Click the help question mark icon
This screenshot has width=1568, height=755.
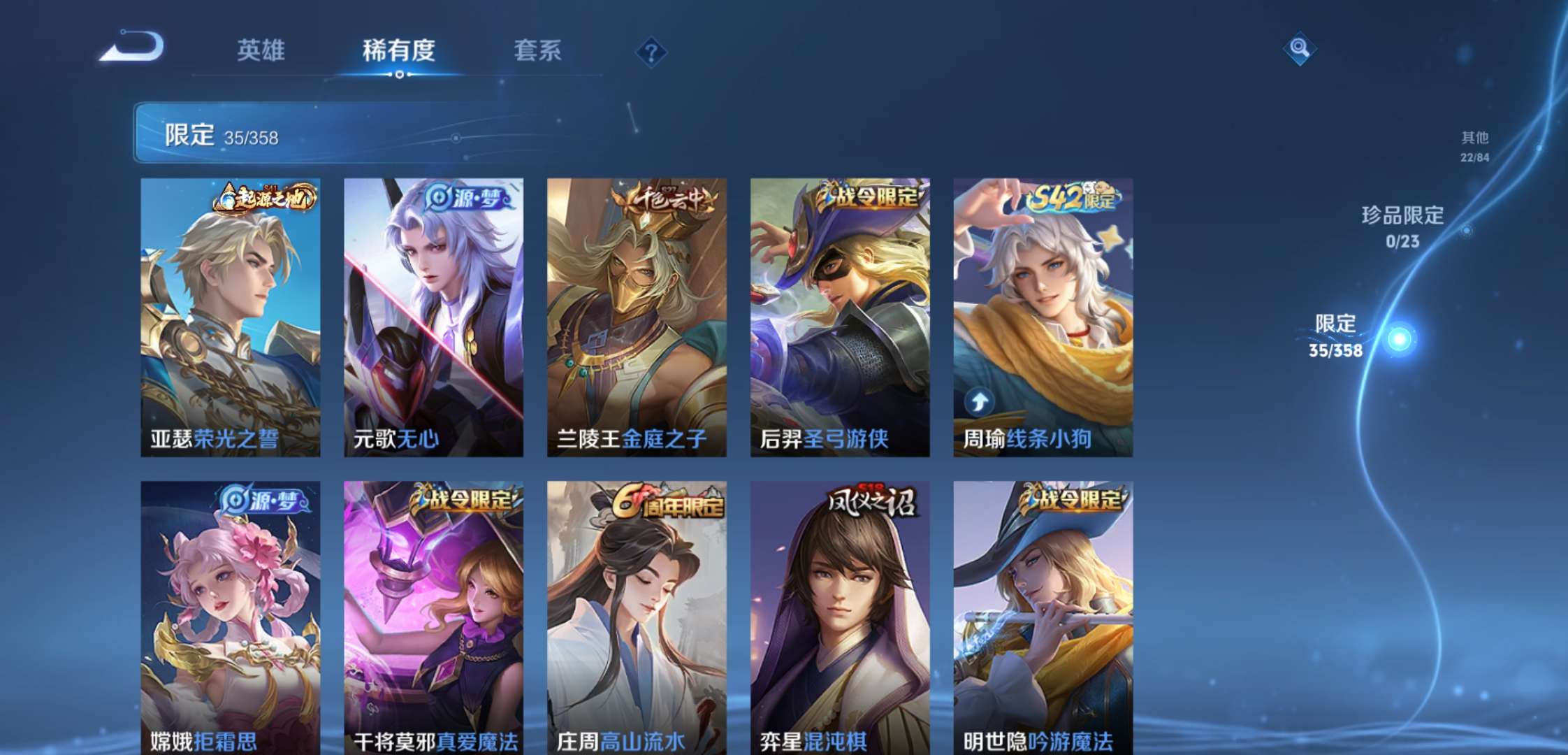tap(651, 50)
